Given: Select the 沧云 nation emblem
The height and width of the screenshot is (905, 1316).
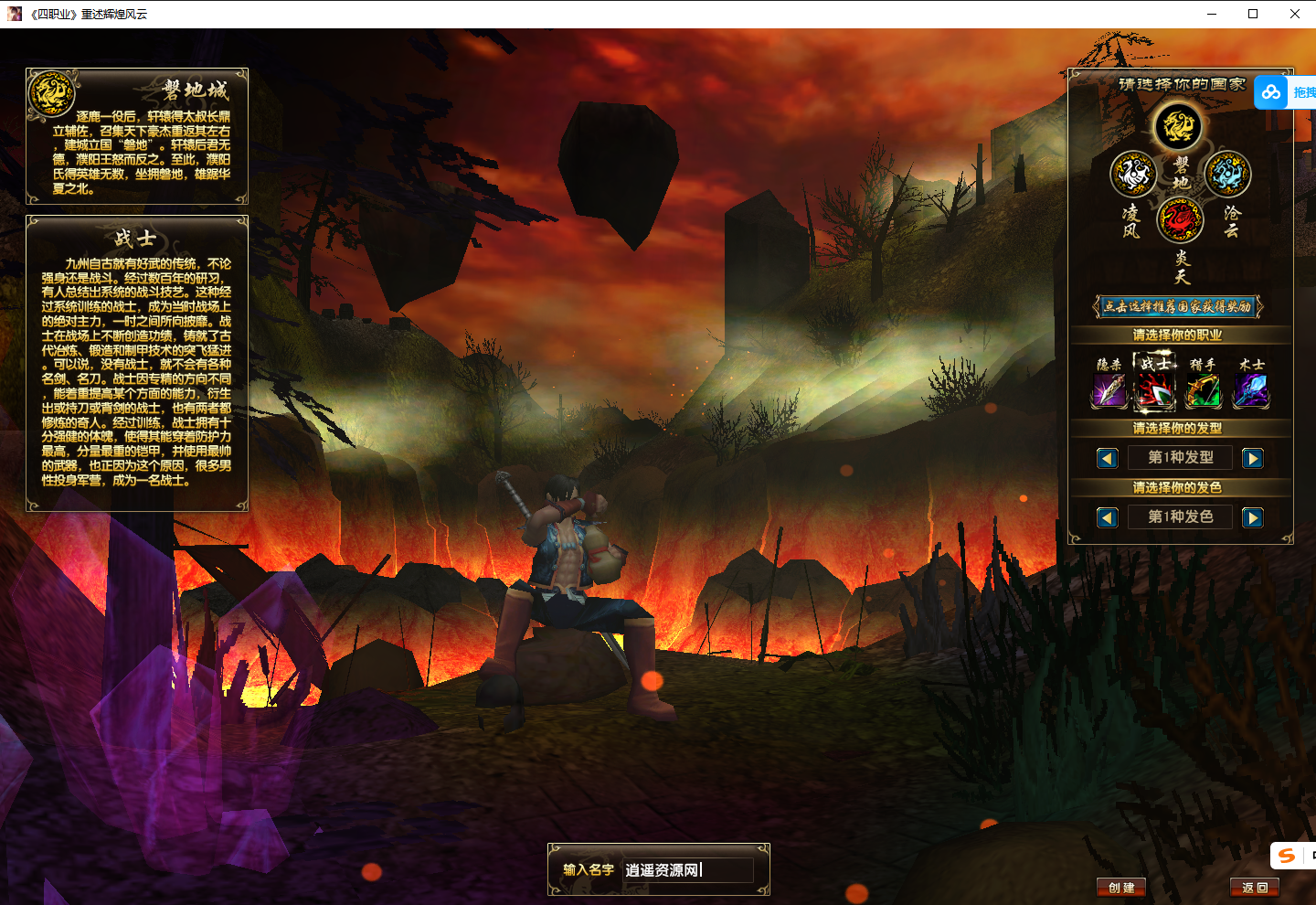Looking at the screenshot, I should (x=1227, y=175).
